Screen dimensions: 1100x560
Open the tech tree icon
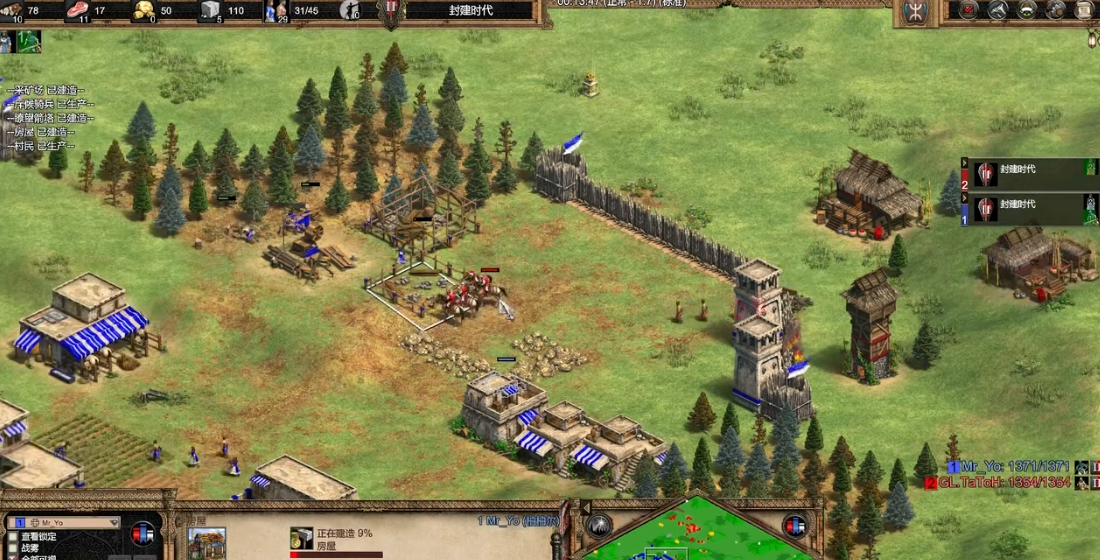point(998,10)
